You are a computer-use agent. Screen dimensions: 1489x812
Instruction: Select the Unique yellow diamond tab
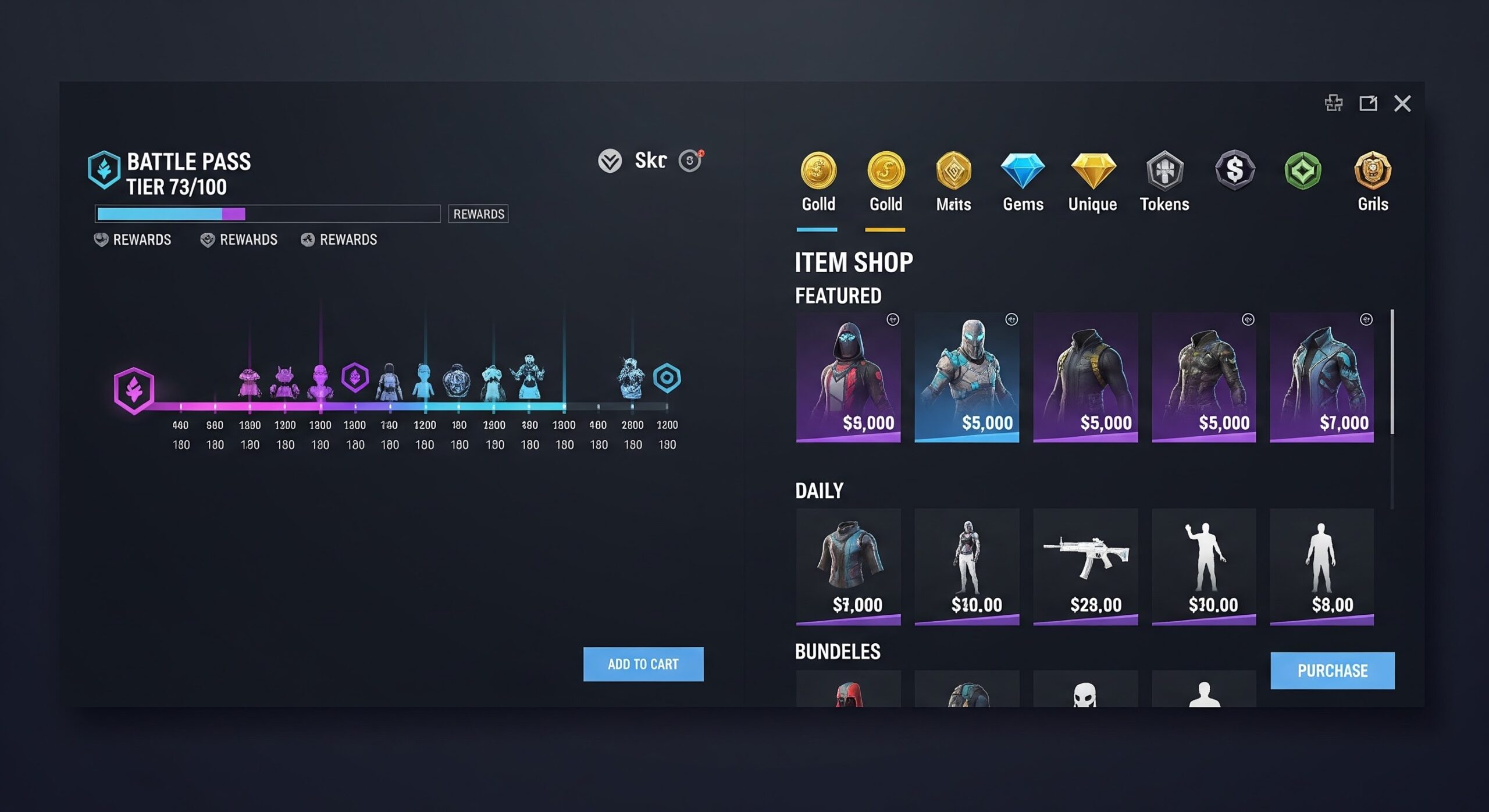1092,181
